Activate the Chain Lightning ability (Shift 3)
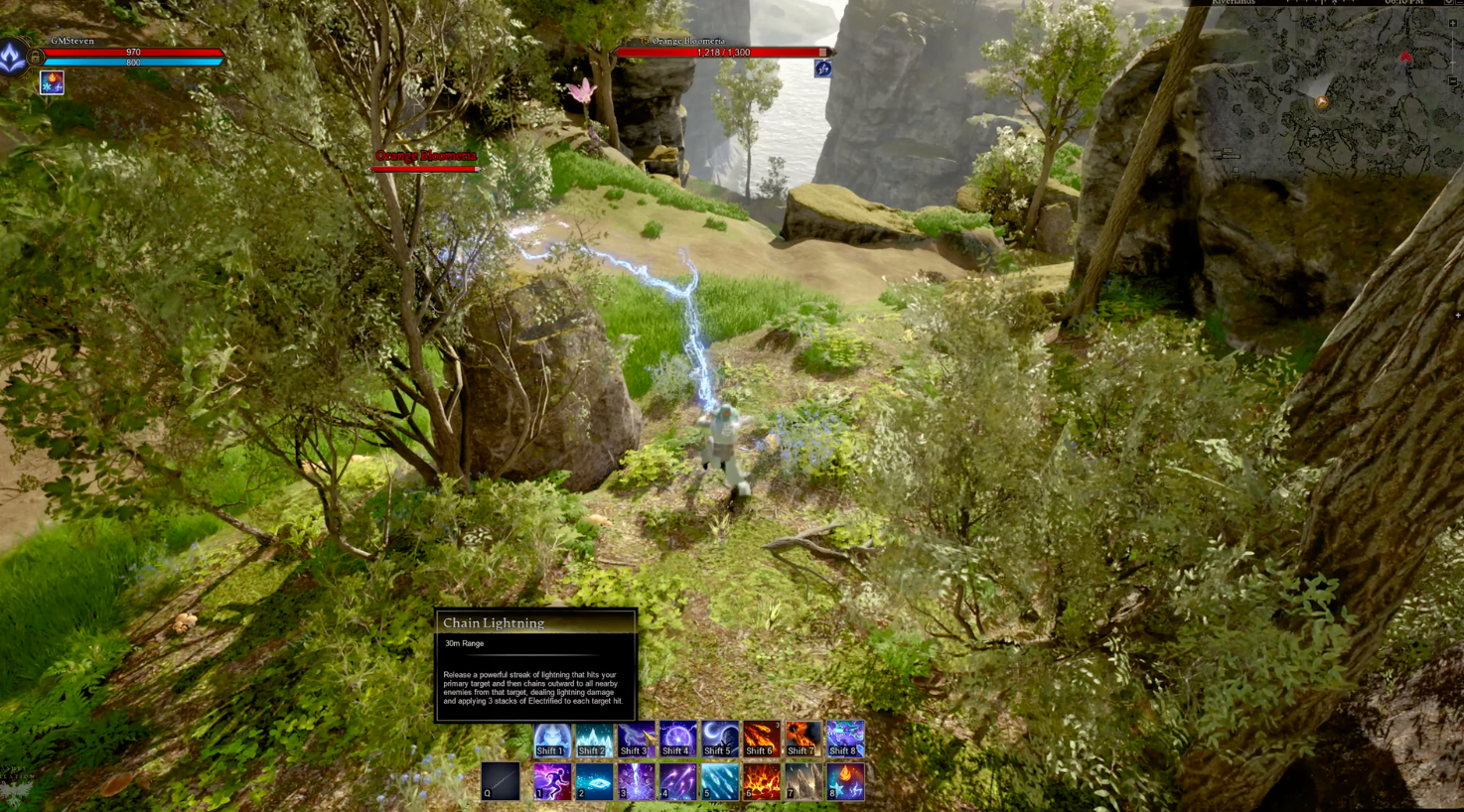 [x=635, y=739]
